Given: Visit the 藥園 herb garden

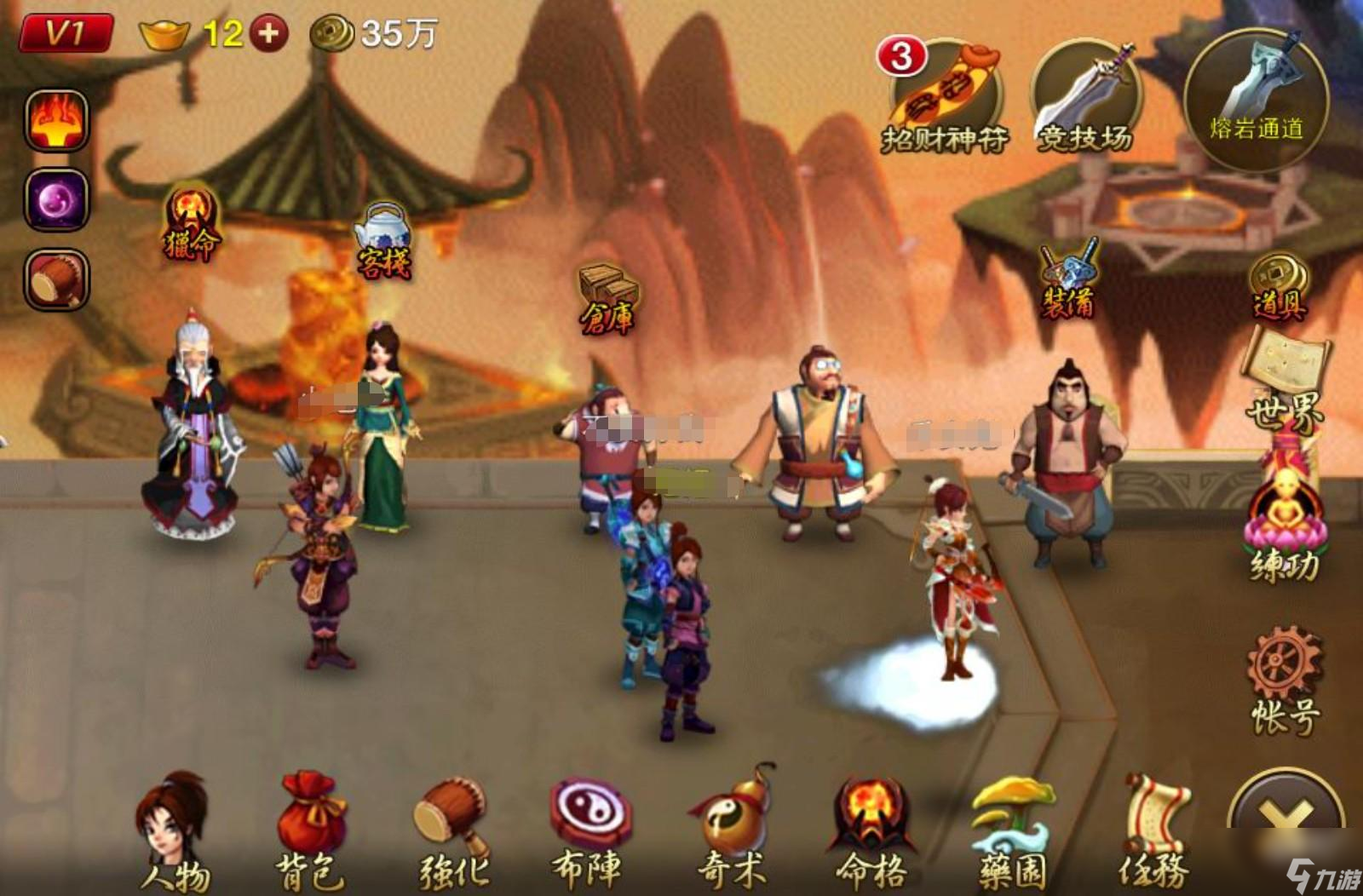Looking at the screenshot, I should (x=1012, y=830).
